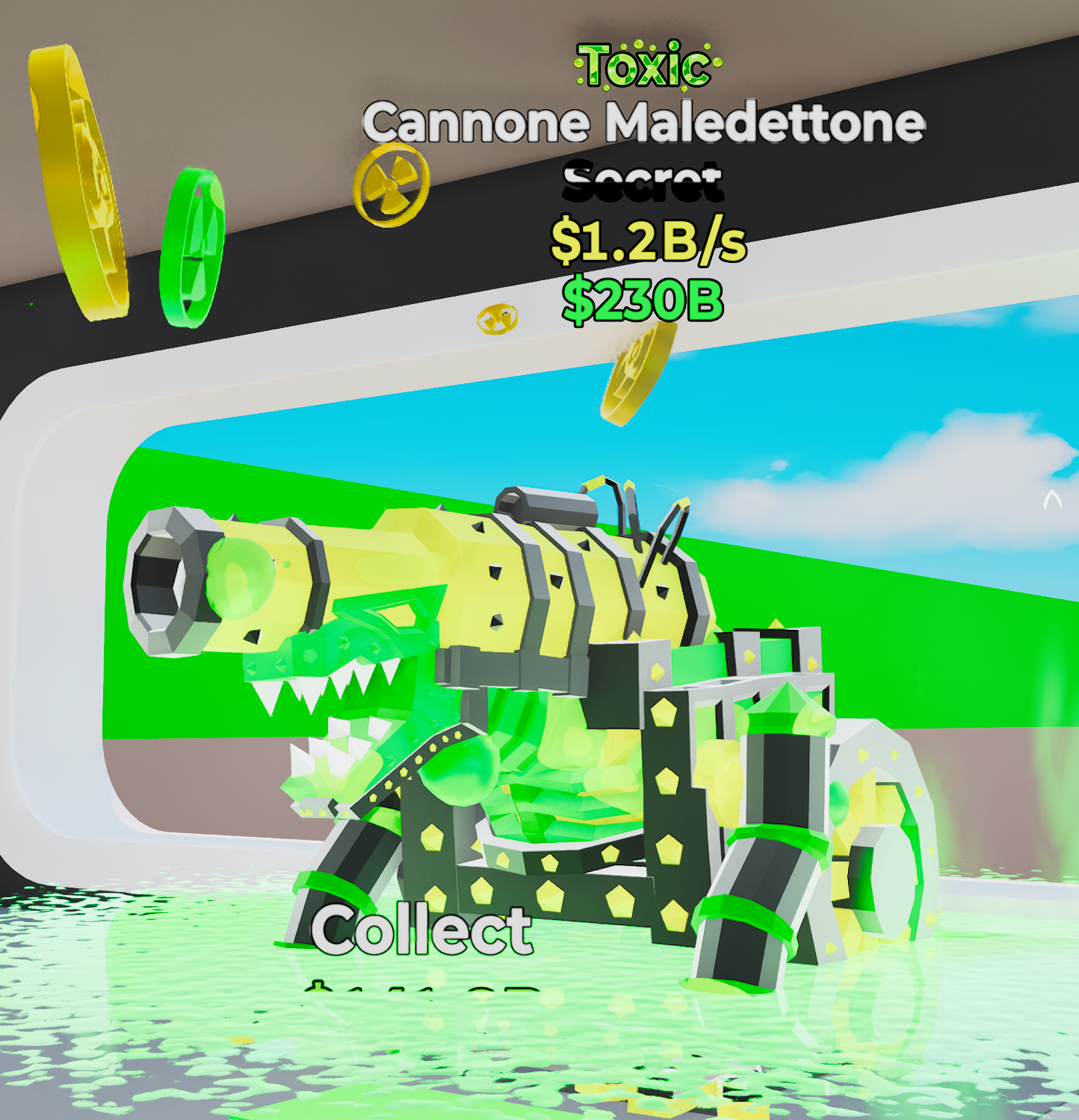Open details on the Secret rarity text
Viewport: 1079px width, 1120px height.
click(x=644, y=183)
